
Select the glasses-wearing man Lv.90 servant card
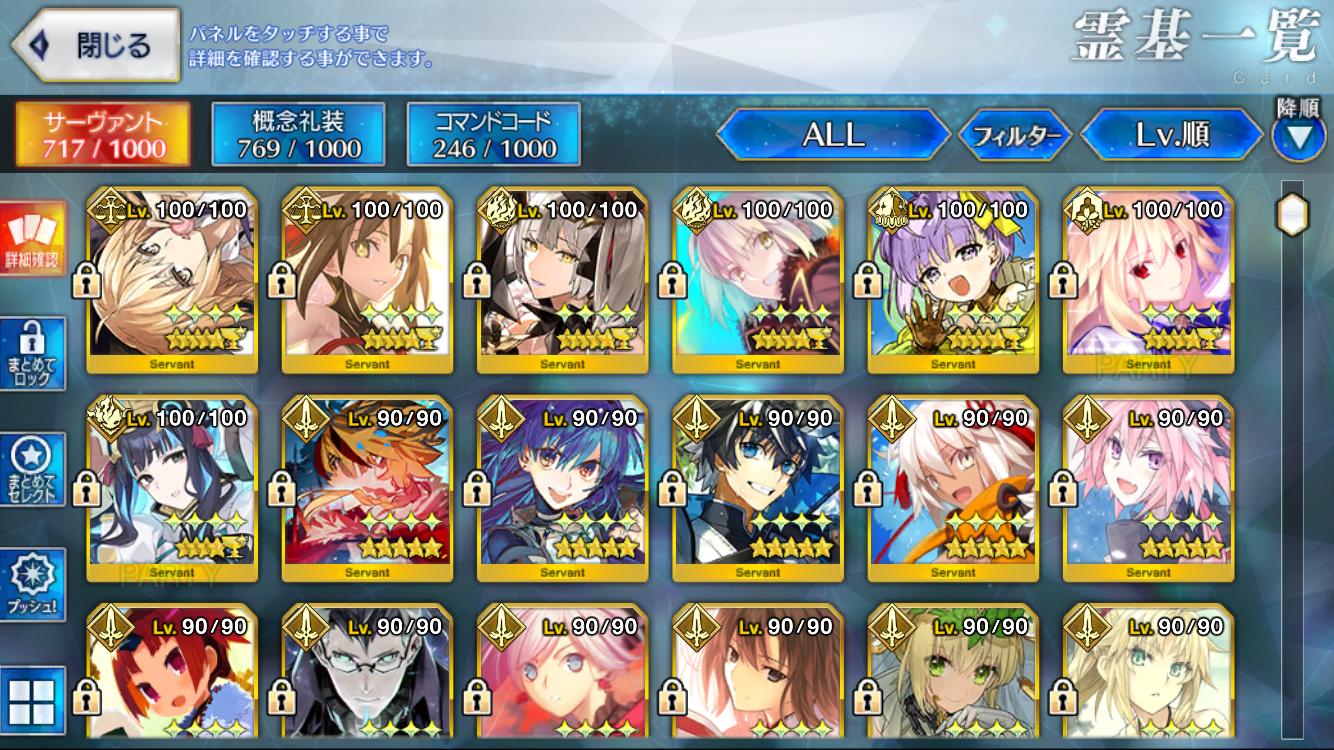coord(367,675)
